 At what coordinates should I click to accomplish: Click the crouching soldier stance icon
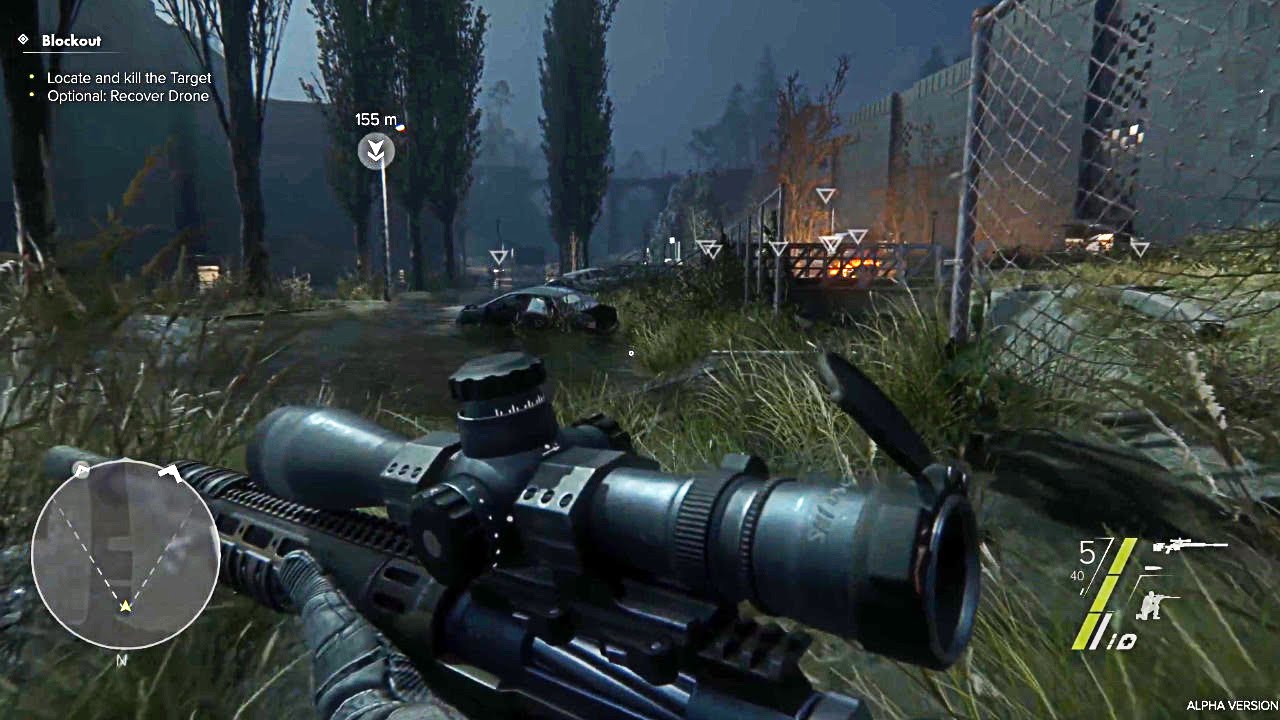[x=1158, y=606]
